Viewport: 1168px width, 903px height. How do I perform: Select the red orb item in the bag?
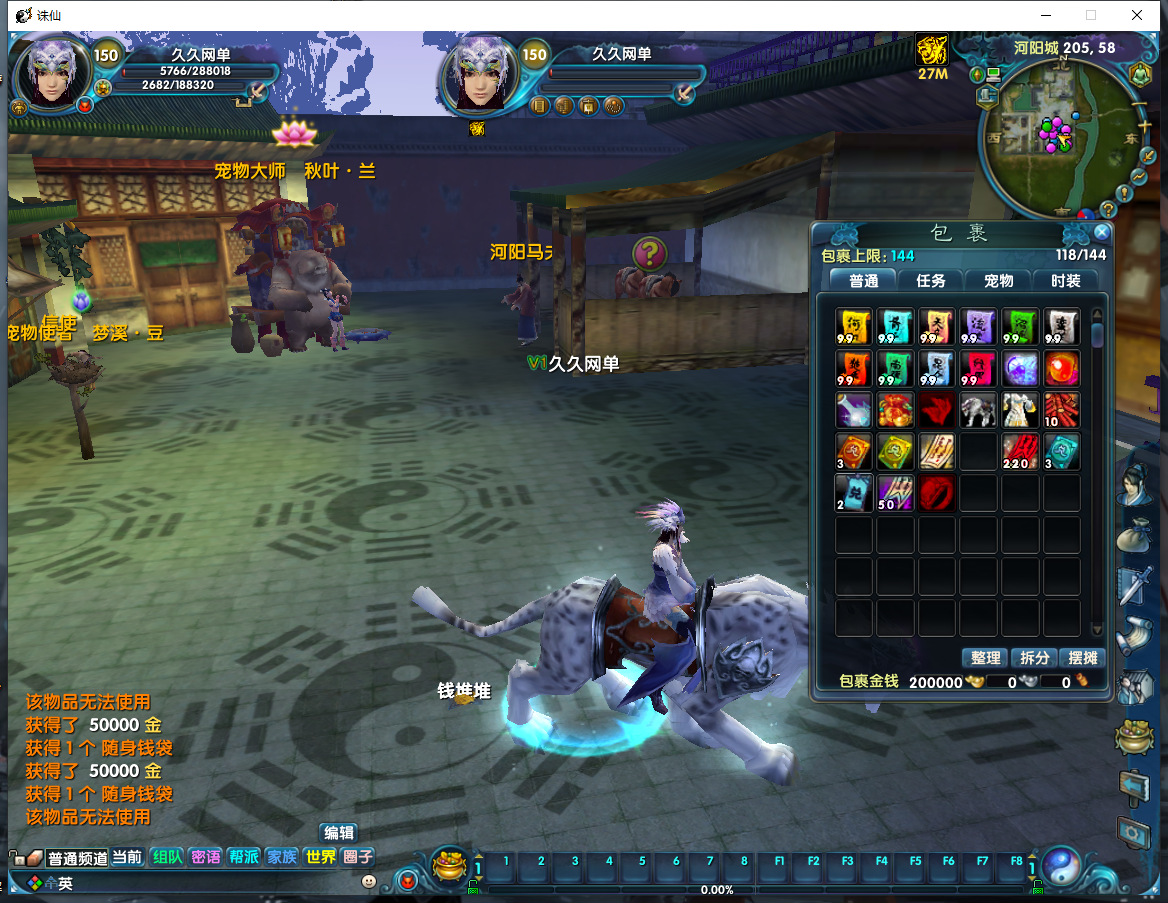(x=1062, y=368)
